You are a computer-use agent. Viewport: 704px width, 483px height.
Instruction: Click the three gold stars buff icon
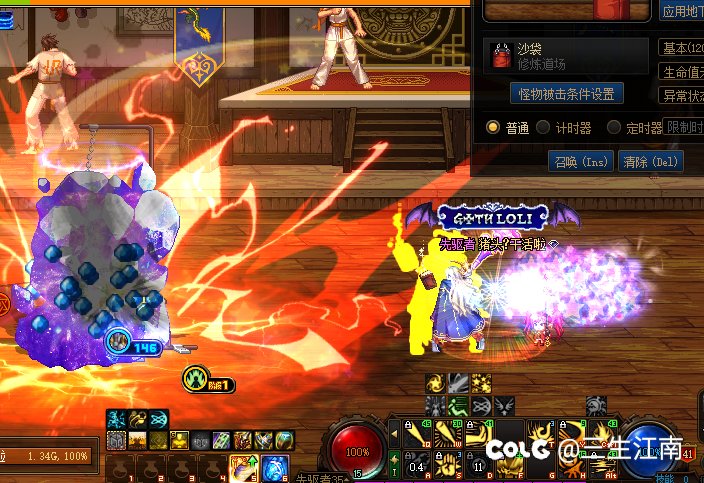(481, 383)
